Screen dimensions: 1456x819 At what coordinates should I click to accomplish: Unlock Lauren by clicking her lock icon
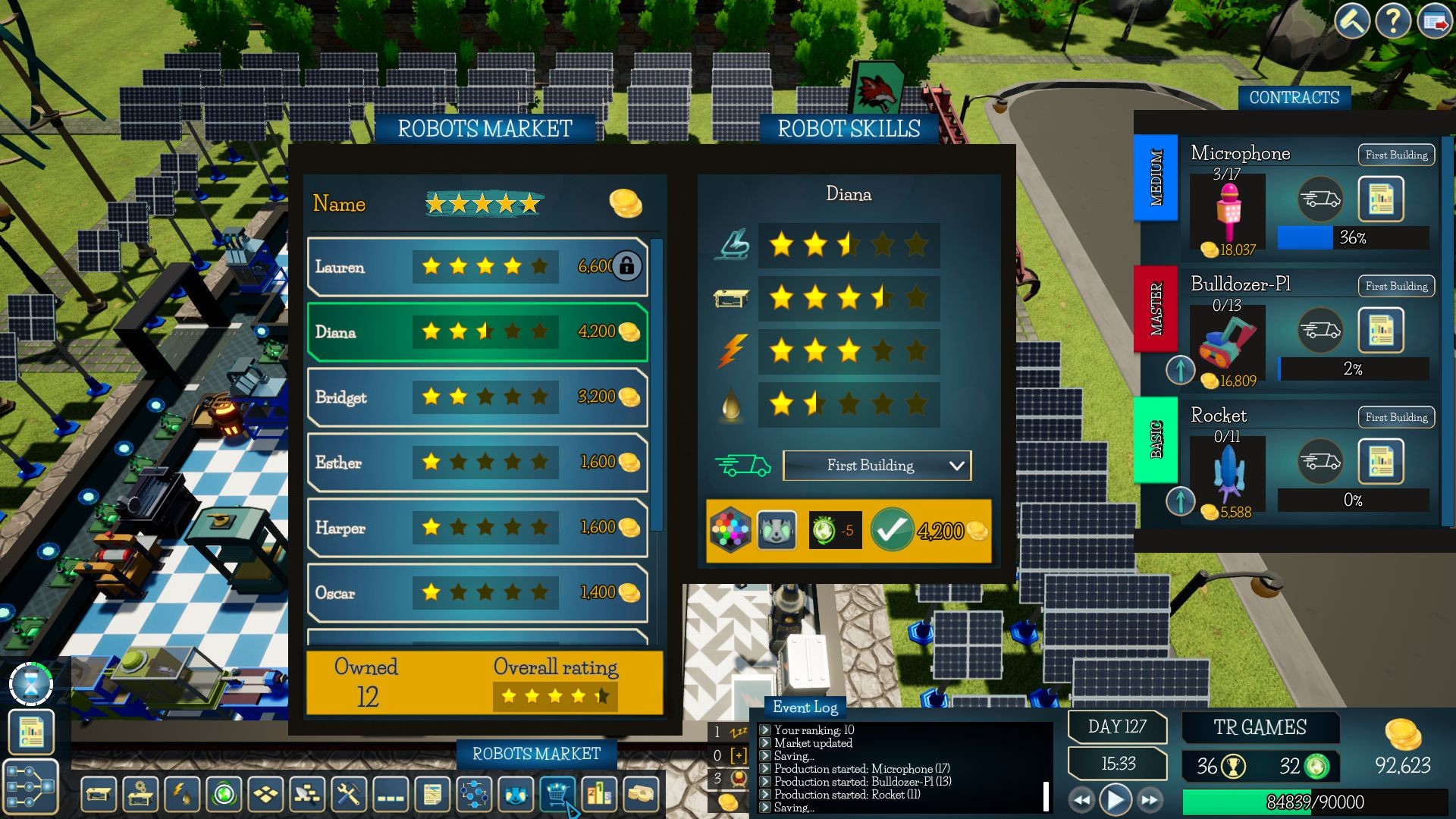(x=628, y=266)
